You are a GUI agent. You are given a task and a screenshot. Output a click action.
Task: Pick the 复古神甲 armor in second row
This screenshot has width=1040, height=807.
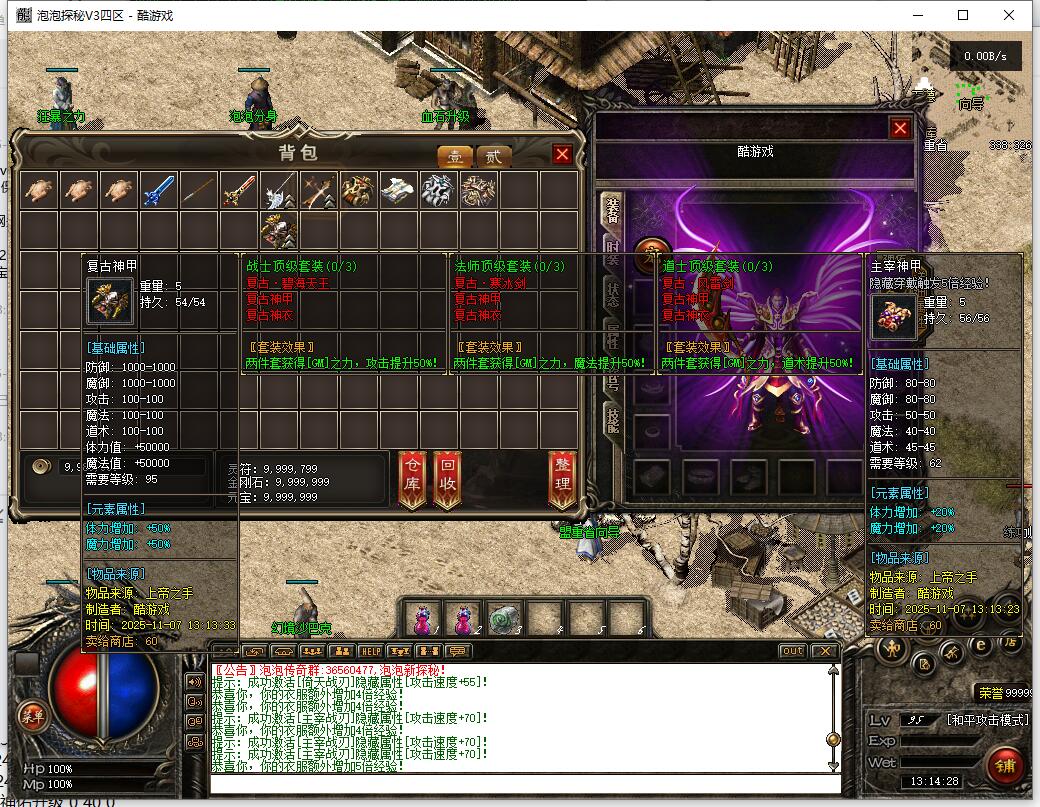click(279, 231)
